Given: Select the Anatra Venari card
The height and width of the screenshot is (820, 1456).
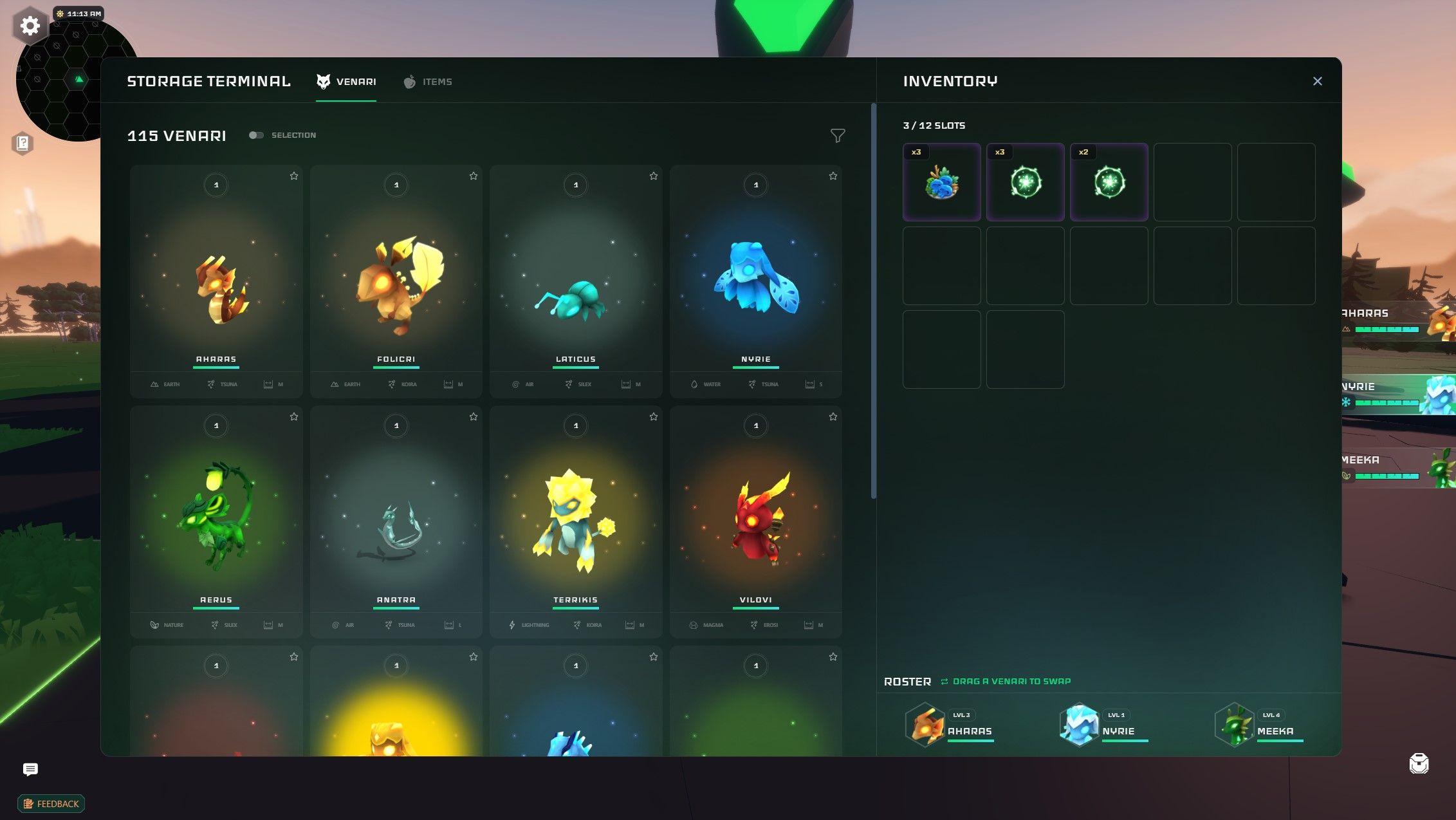Looking at the screenshot, I should click(x=396, y=521).
